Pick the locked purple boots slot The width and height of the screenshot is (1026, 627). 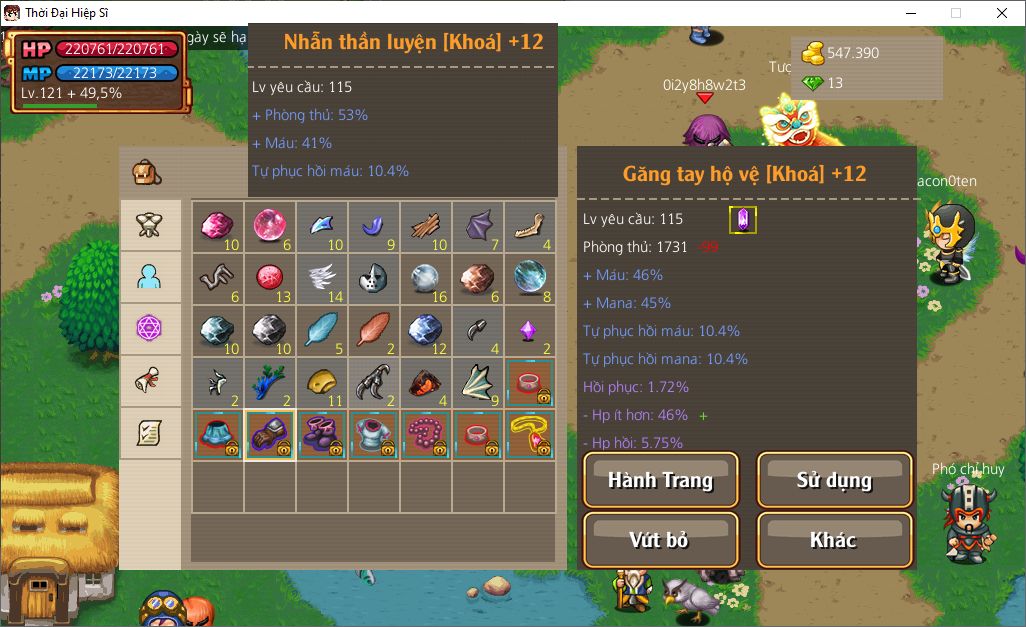coord(322,435)
